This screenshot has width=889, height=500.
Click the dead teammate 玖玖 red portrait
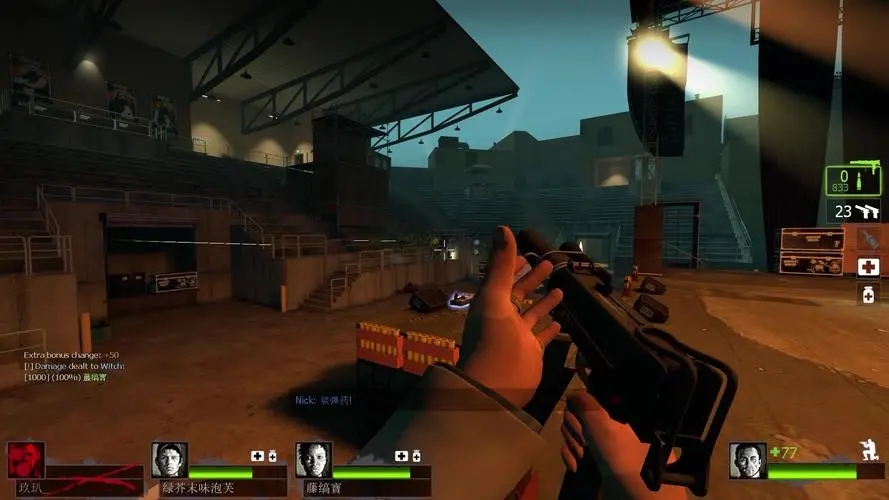point(26,460)
